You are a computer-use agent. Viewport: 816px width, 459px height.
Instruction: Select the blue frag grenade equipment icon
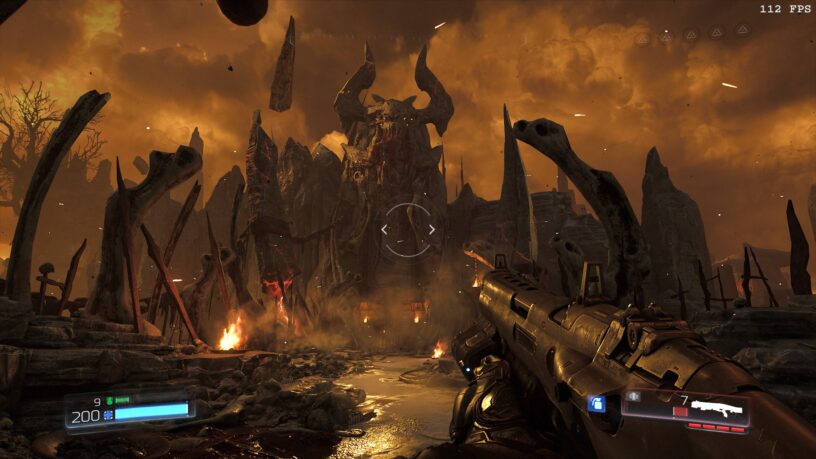click(x=597, y=403)
